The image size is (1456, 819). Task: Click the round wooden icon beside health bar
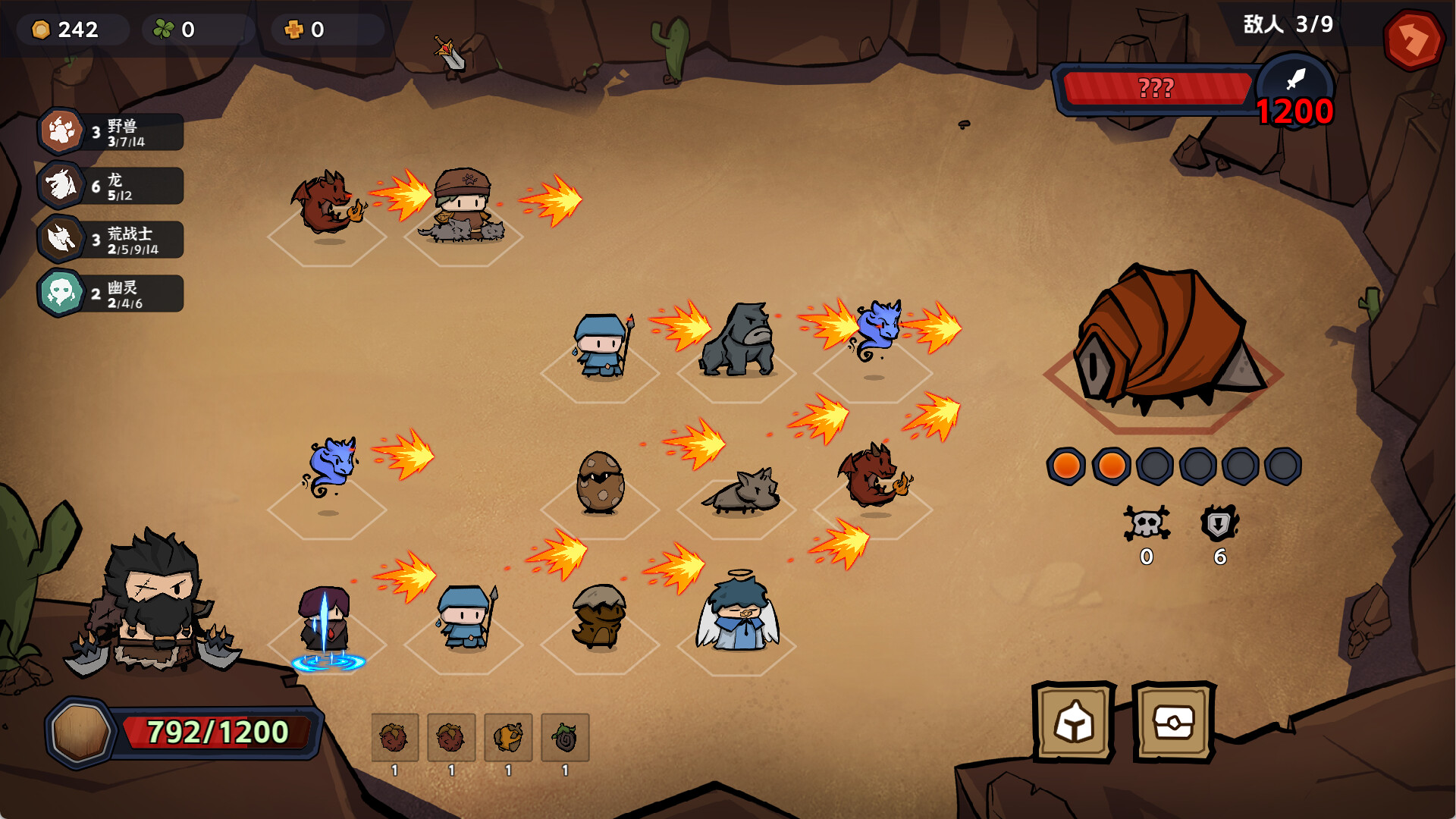click(x=80, y=733)
